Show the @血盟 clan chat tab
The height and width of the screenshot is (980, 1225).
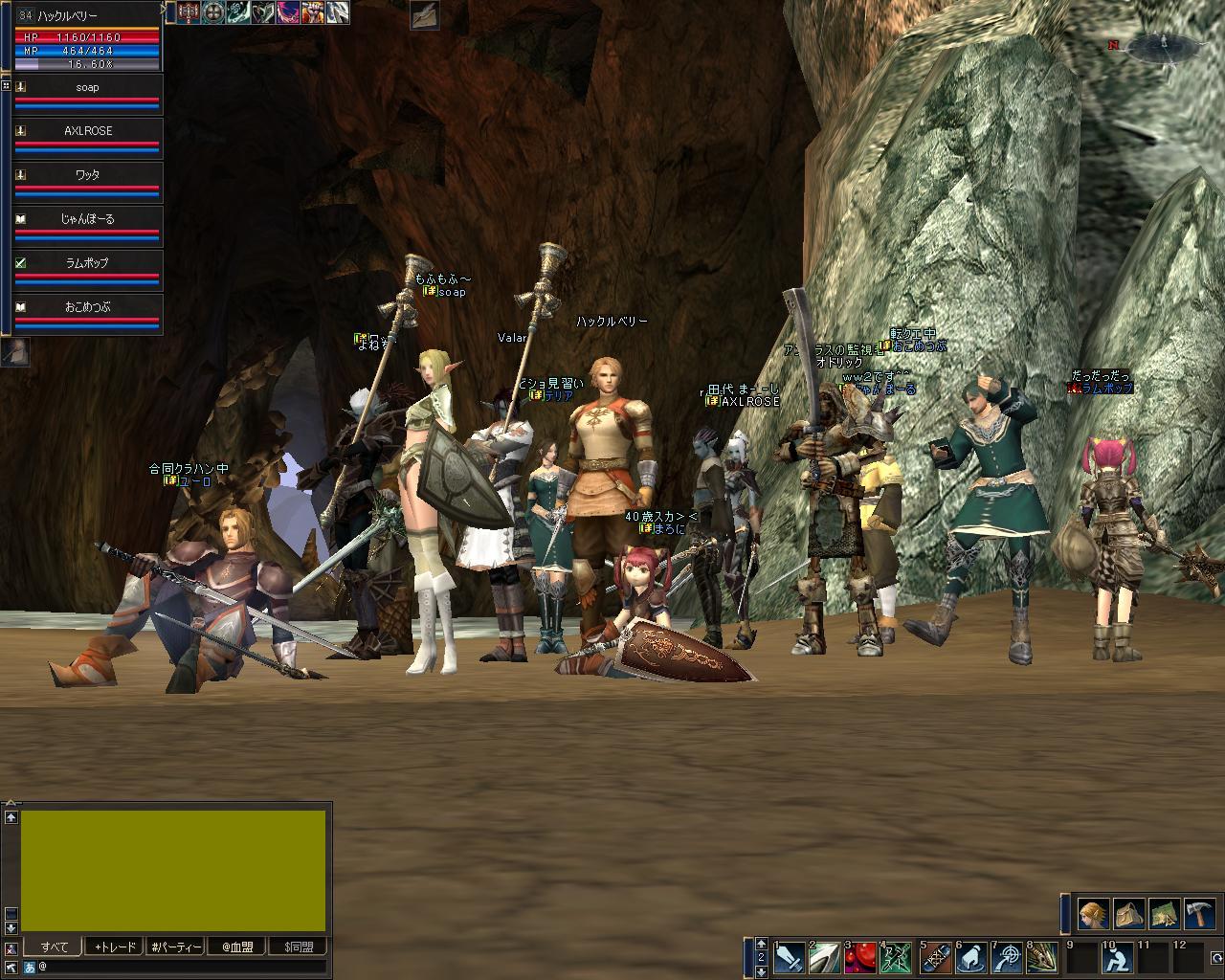coord(237,947)
